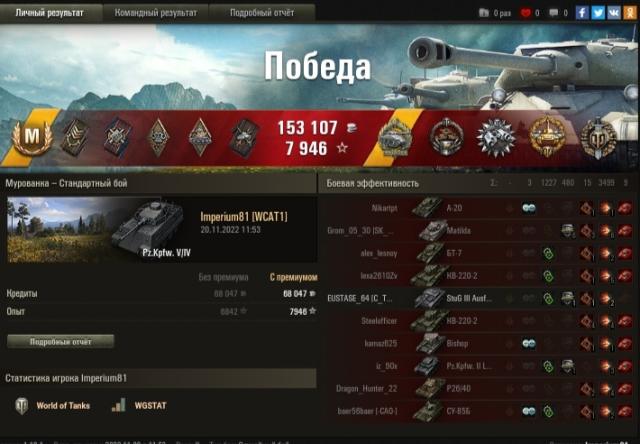Select the Личный результат tab
The height and width of the screenshot is (444, 640).
pos(50,11)
